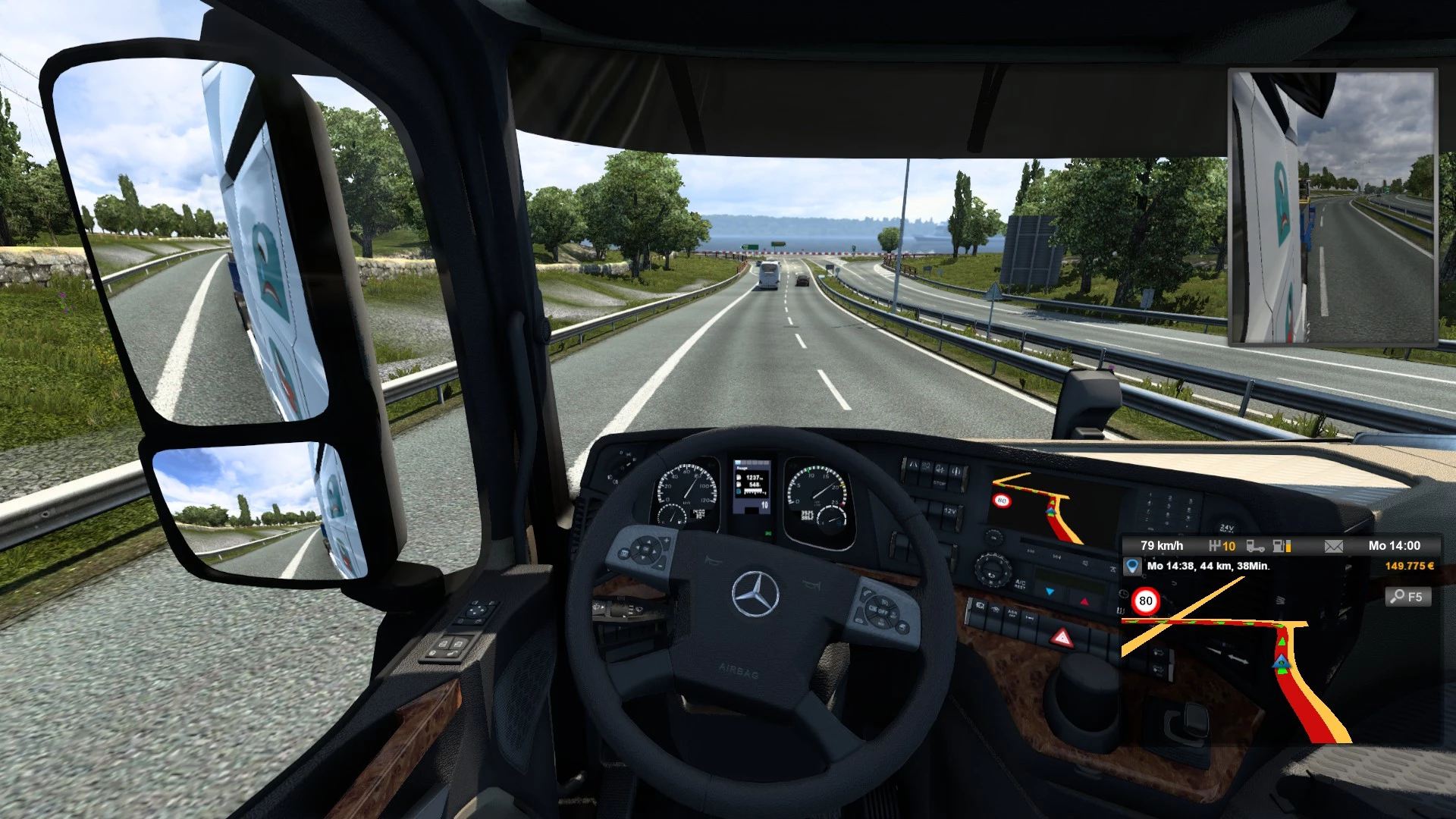Zoom the route map with the magnifier button
The width and height of the screenshot is (1456, 819).
coord(1408,597)
